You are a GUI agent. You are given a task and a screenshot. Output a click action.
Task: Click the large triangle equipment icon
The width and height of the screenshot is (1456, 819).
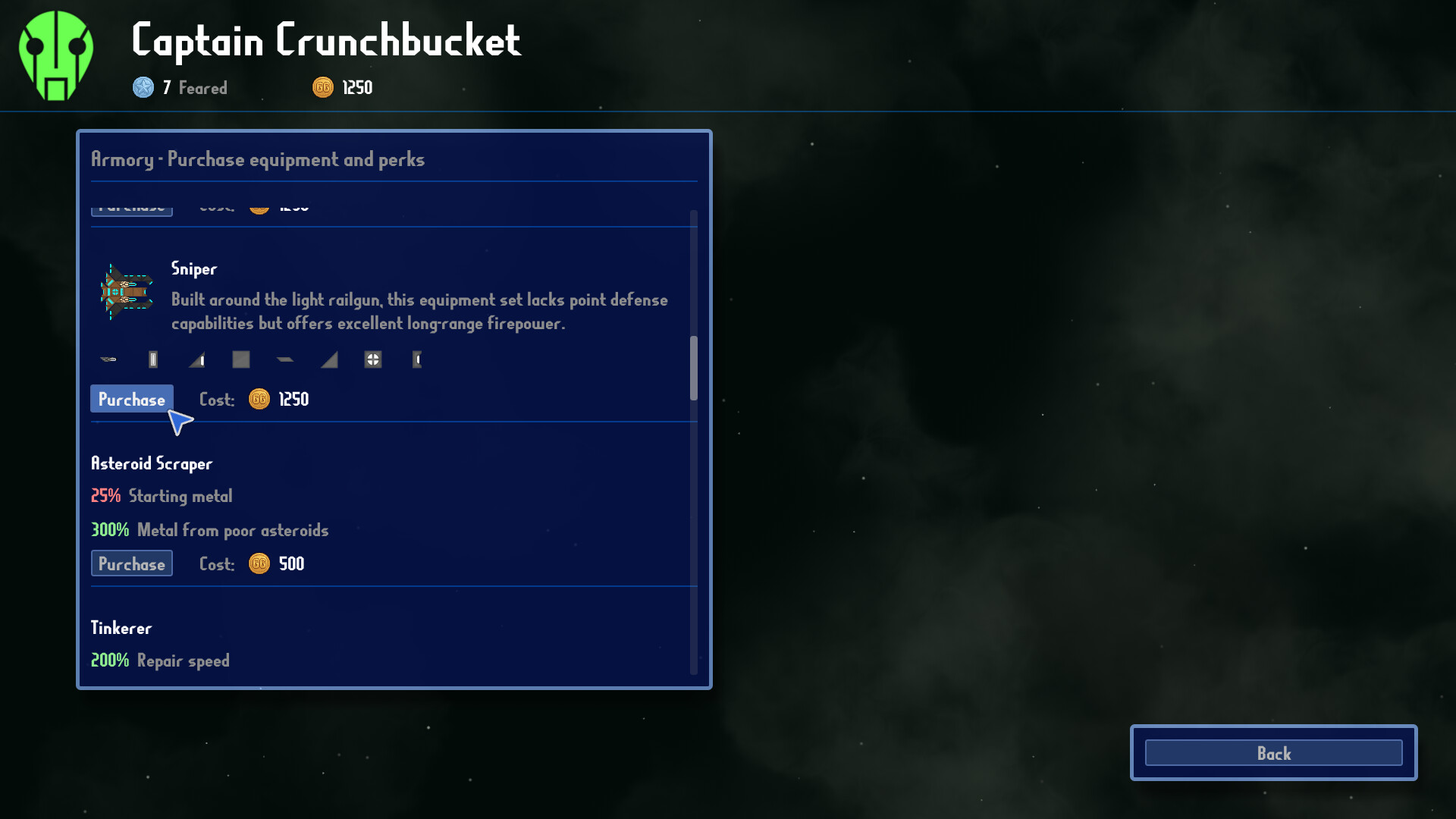coord(328,359)
